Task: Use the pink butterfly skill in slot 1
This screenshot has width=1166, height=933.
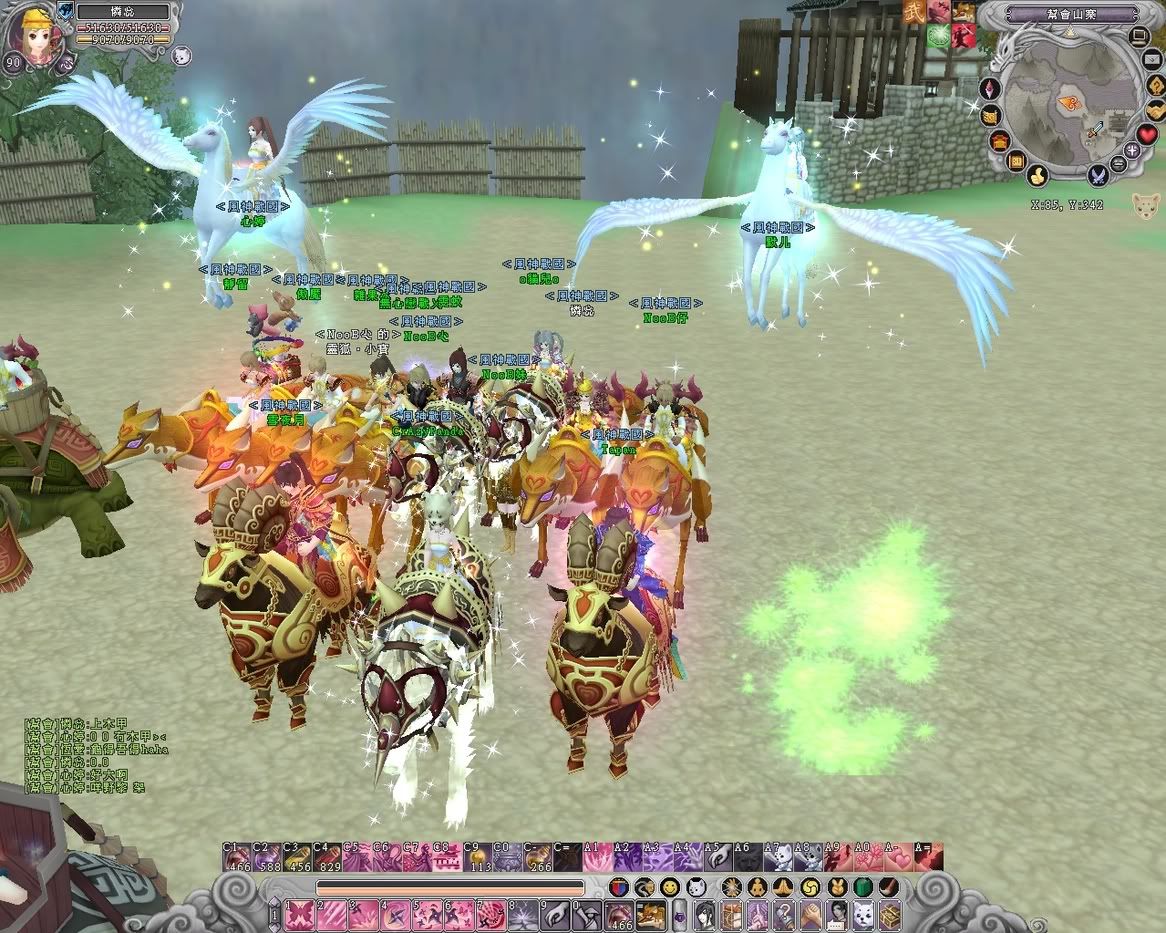Action: [300, 913]
